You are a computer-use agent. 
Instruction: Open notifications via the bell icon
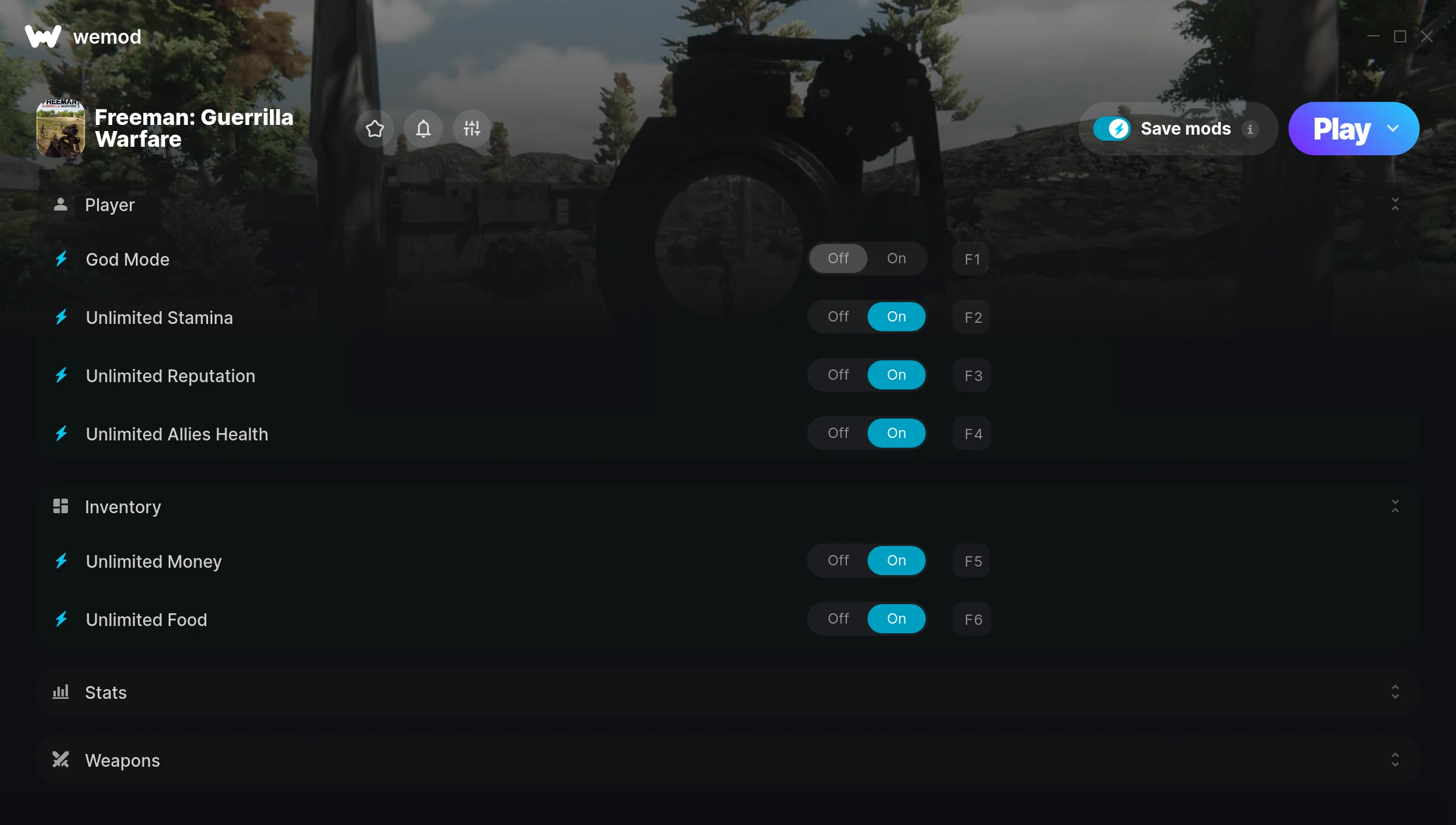pyautogui.click(x=423, y=129)
